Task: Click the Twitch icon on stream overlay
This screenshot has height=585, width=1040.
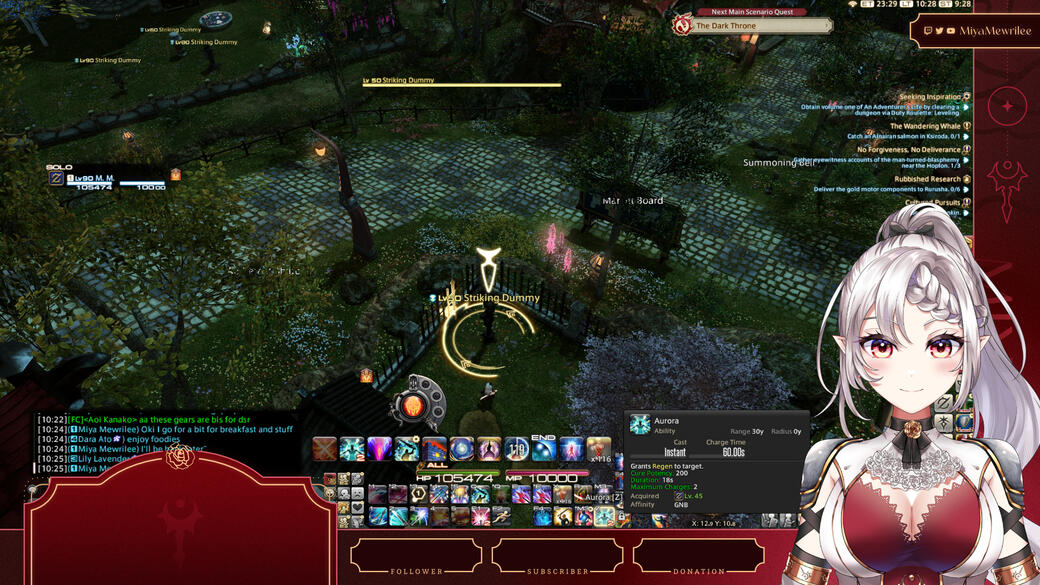Action: pos(929,31)
